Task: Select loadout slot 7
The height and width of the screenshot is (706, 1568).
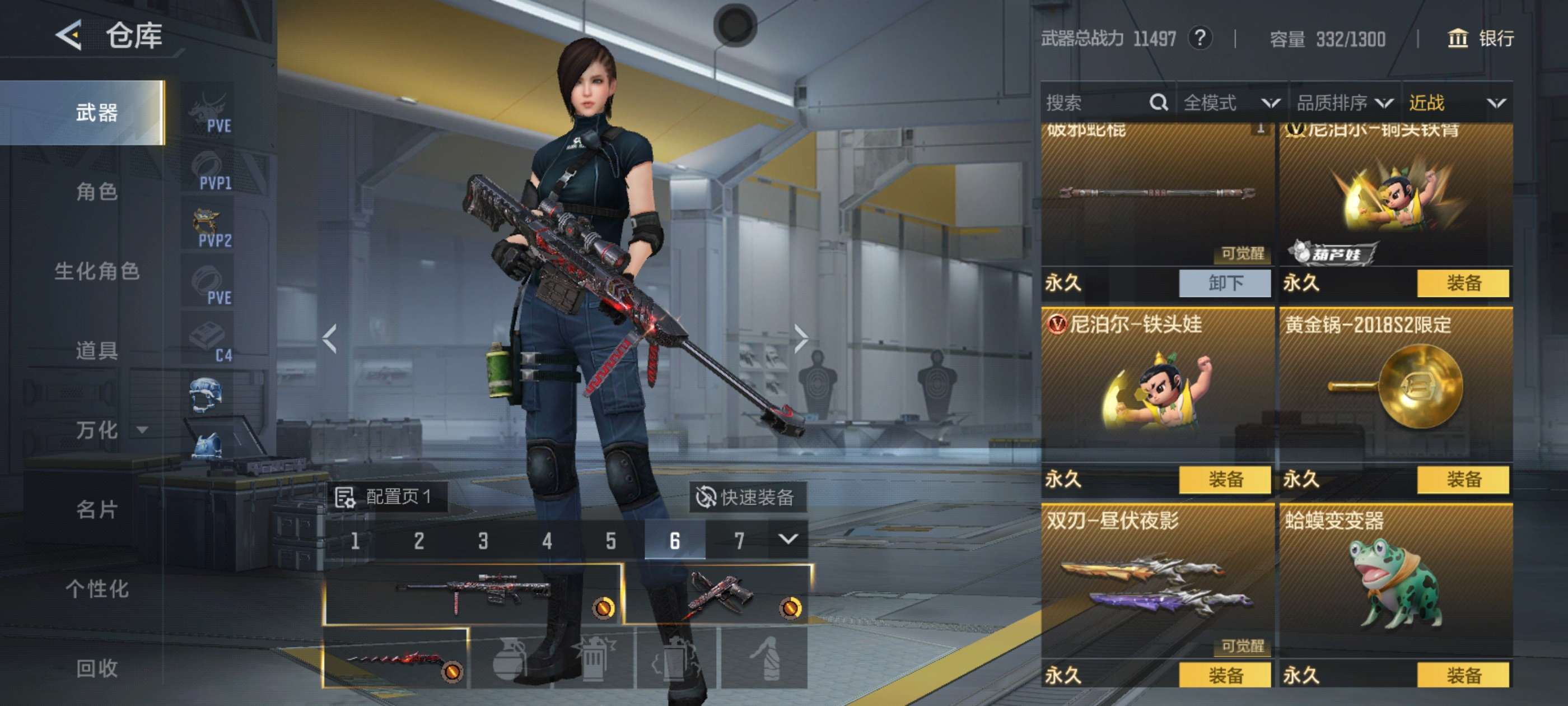Action: (739, 540)
